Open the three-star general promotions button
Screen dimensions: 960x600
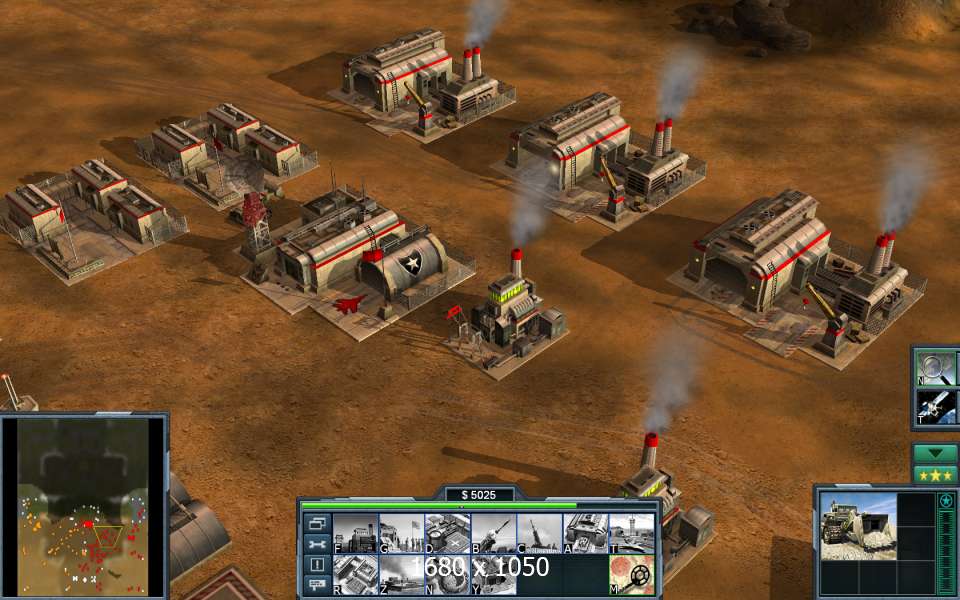click(x=935, y=474)
